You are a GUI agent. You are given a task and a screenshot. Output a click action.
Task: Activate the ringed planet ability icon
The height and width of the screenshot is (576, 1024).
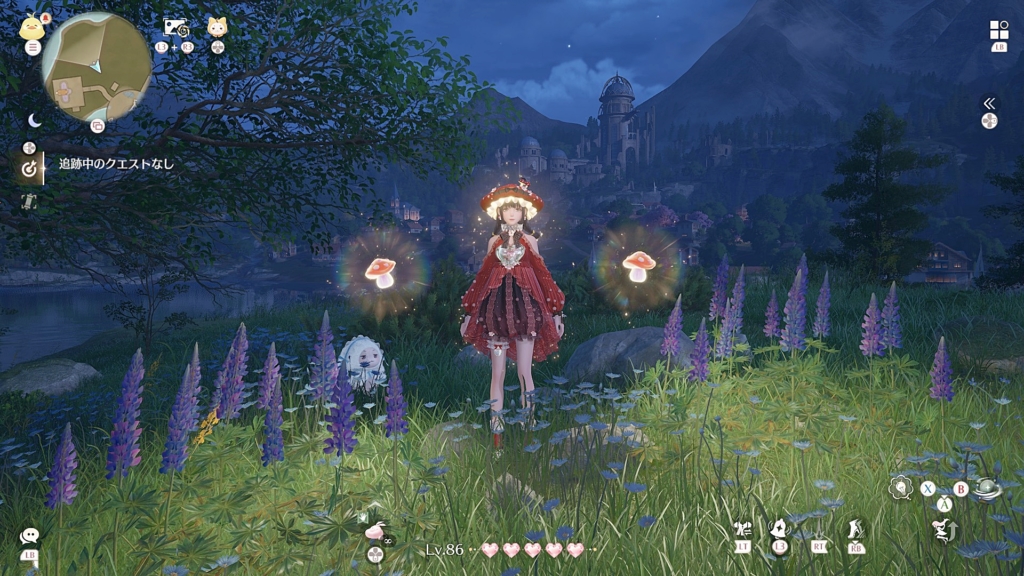pos(989,490)
